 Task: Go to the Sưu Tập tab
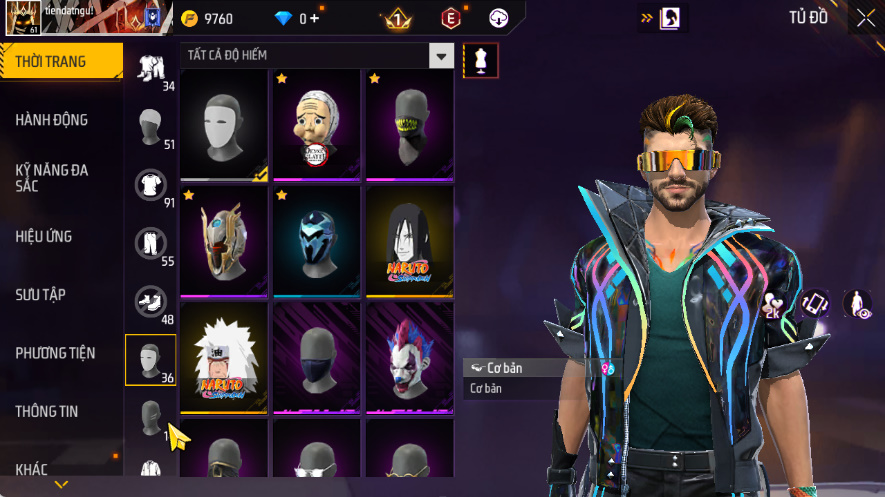(x=41, y=295)
